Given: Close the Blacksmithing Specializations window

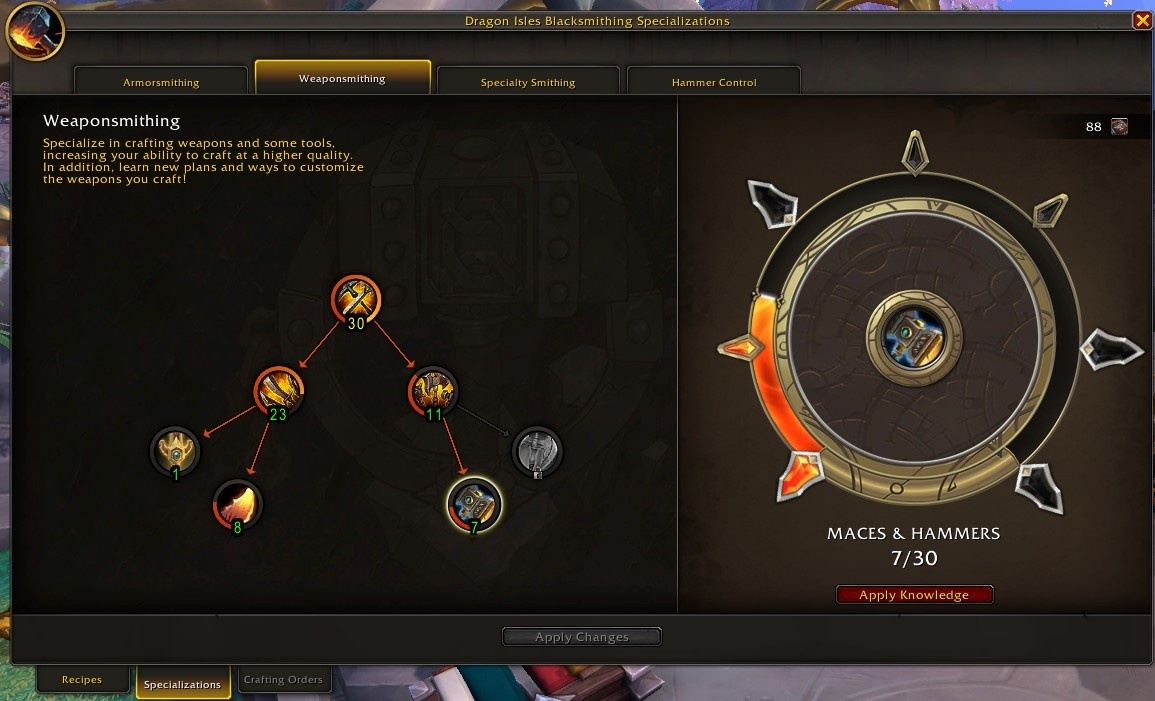Looking at the screenshot, I should [x=1141, y=20].
